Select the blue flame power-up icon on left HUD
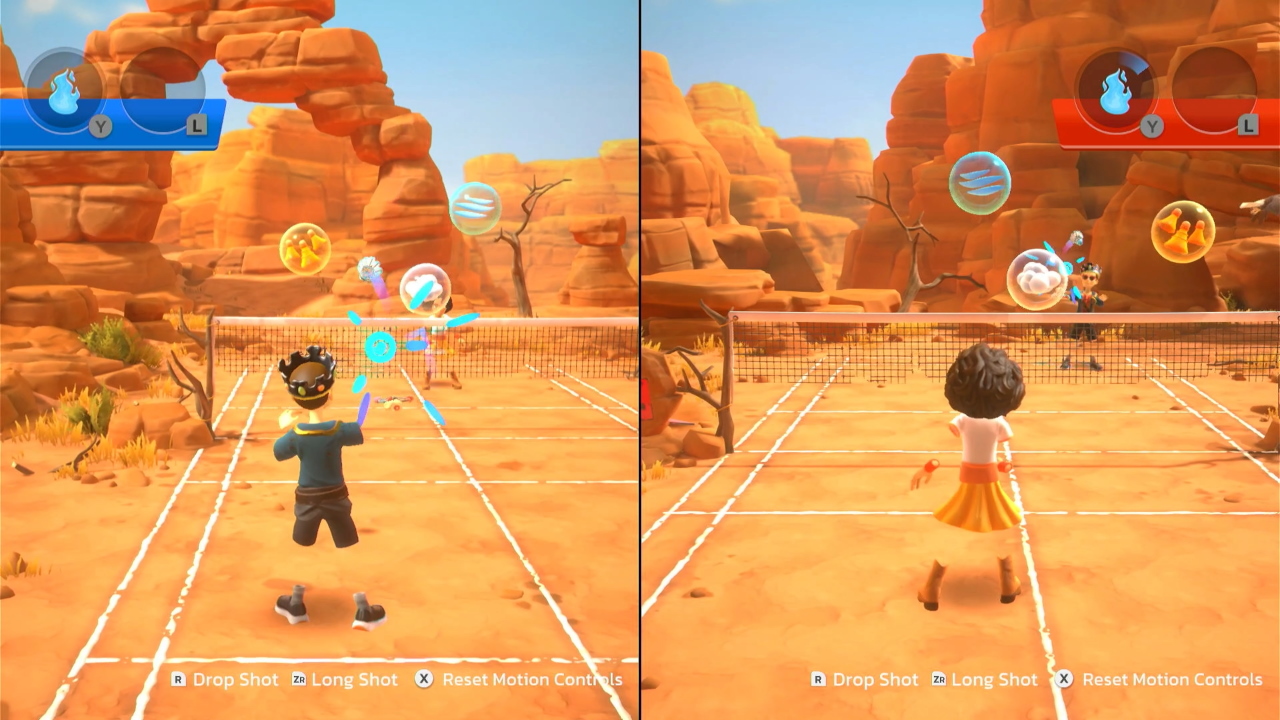1280x720 pixels. [x=63, y=88]
